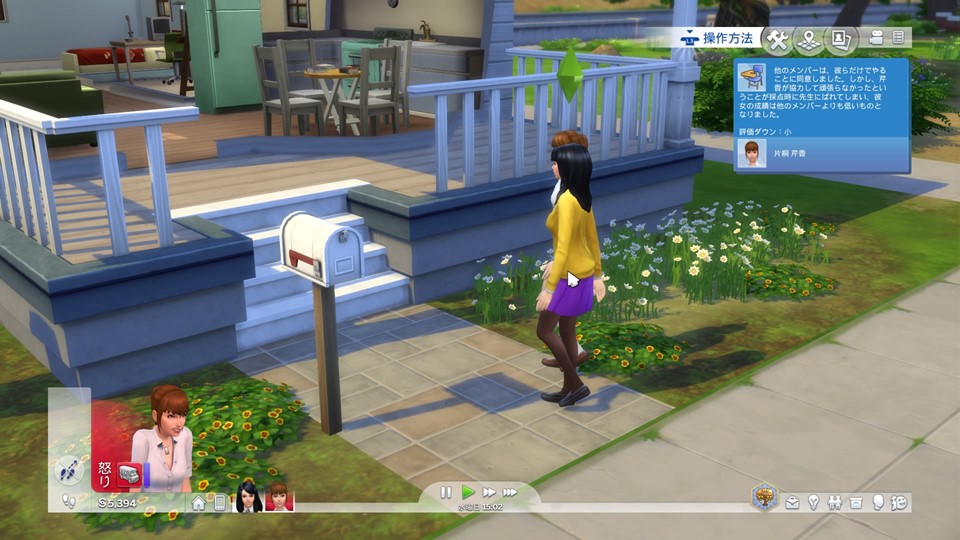This screenshot has width=960, height=540.
Task: Set game speed to triple ultra fast-forward
Action: 510,492
